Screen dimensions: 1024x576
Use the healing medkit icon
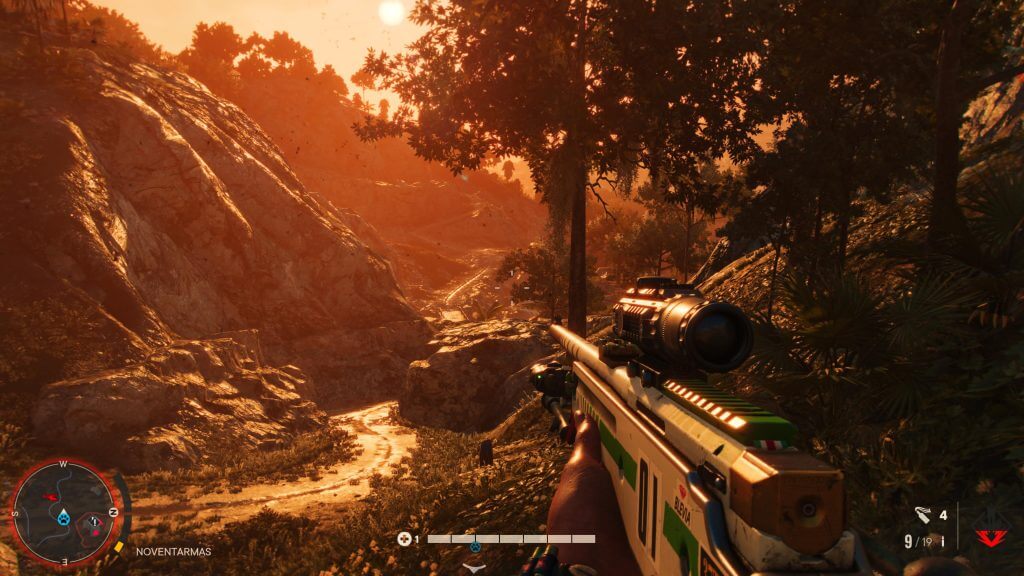pos(404,539)
